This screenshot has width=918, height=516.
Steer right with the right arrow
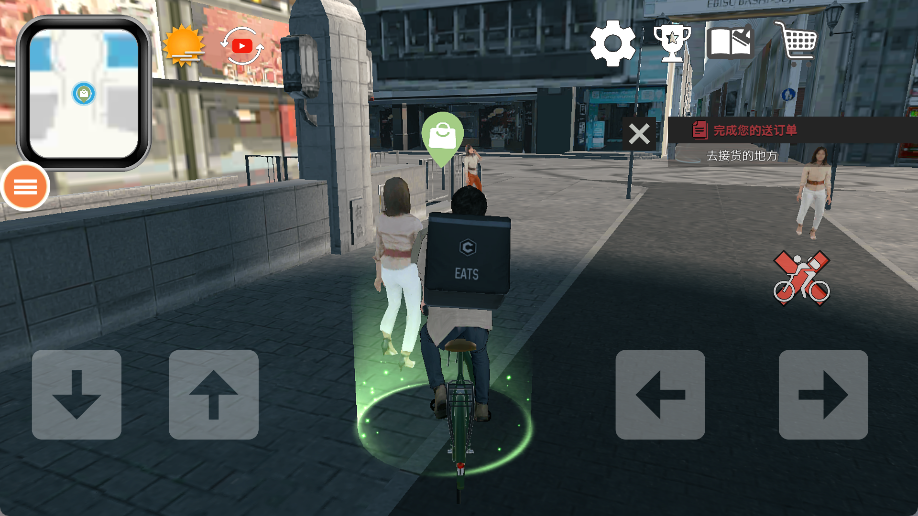pos(823,395)
